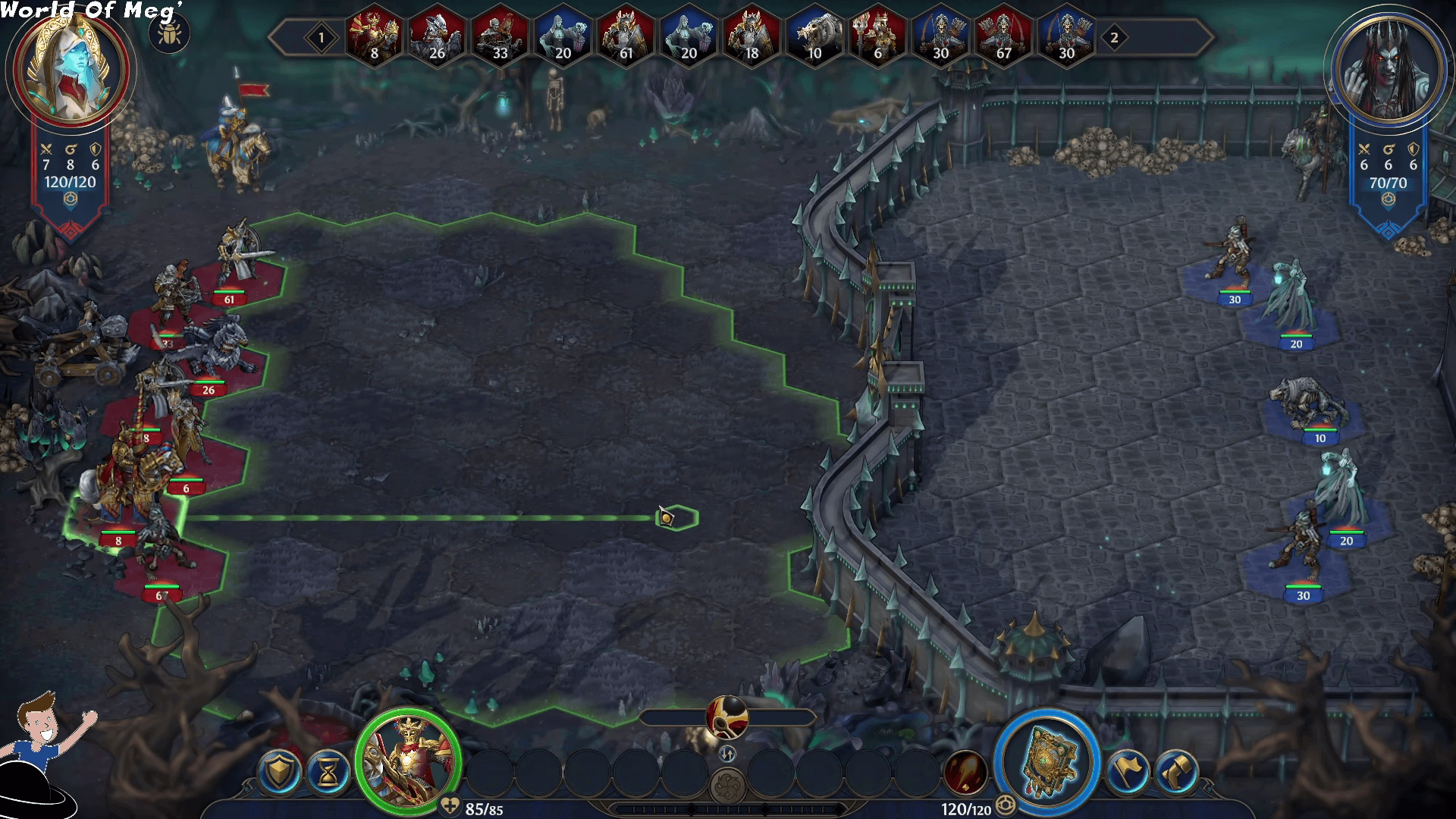Image resolution: width=1456 pixels, height=819 pixels.
Task: Select the stack of 18 in turn order
Action: 751,37
